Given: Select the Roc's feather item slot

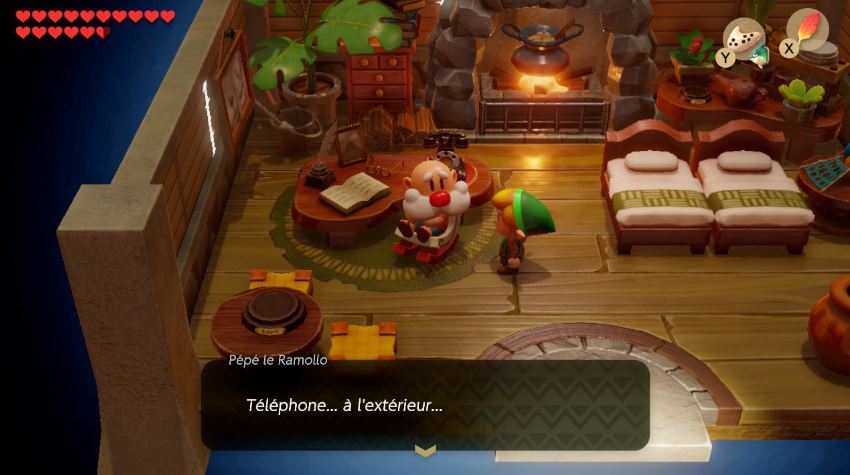Looking at the screenshot, I should tap(807, 28).
